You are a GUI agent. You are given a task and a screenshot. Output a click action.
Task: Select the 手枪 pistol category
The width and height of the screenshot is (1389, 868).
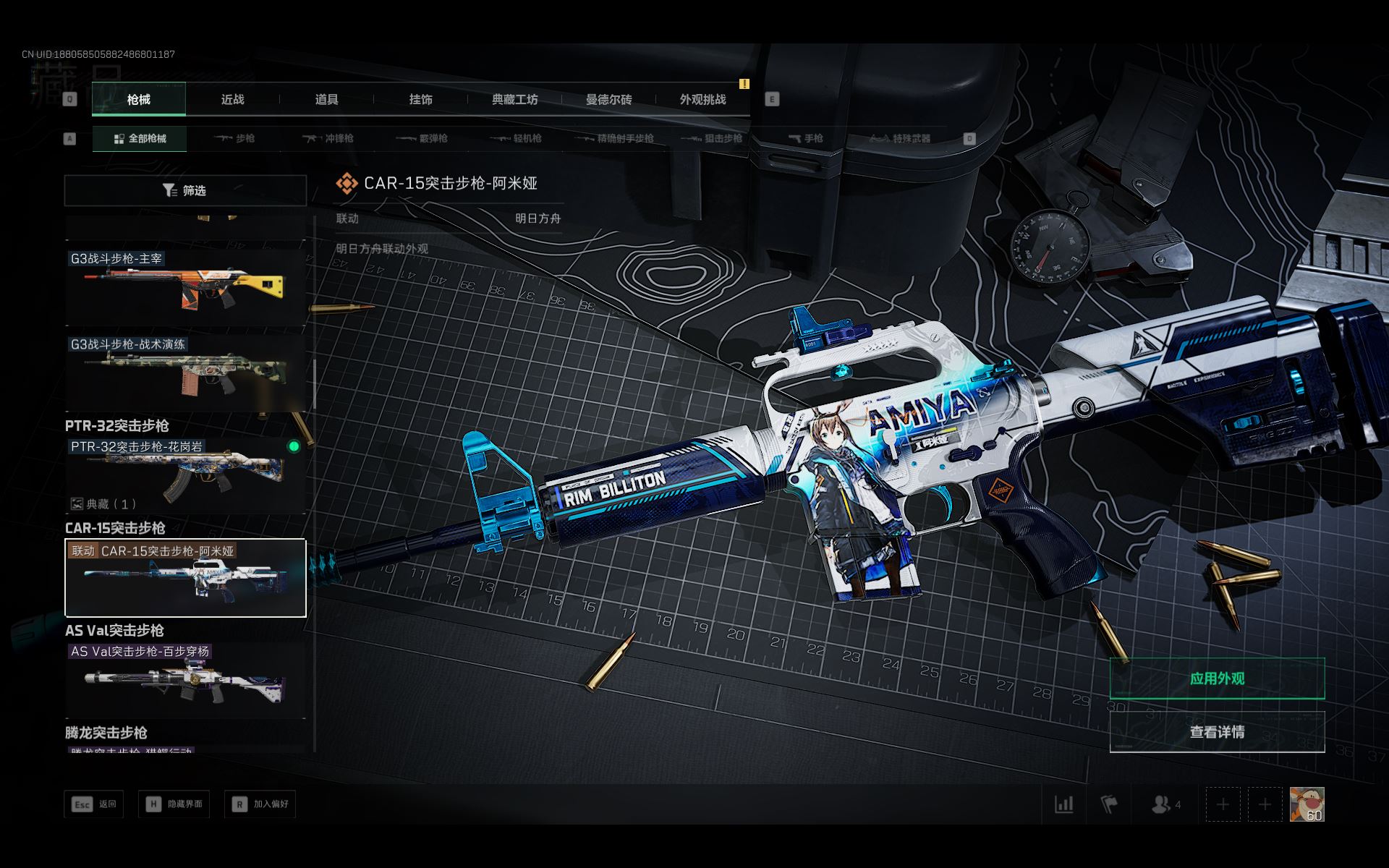point(805,138)
